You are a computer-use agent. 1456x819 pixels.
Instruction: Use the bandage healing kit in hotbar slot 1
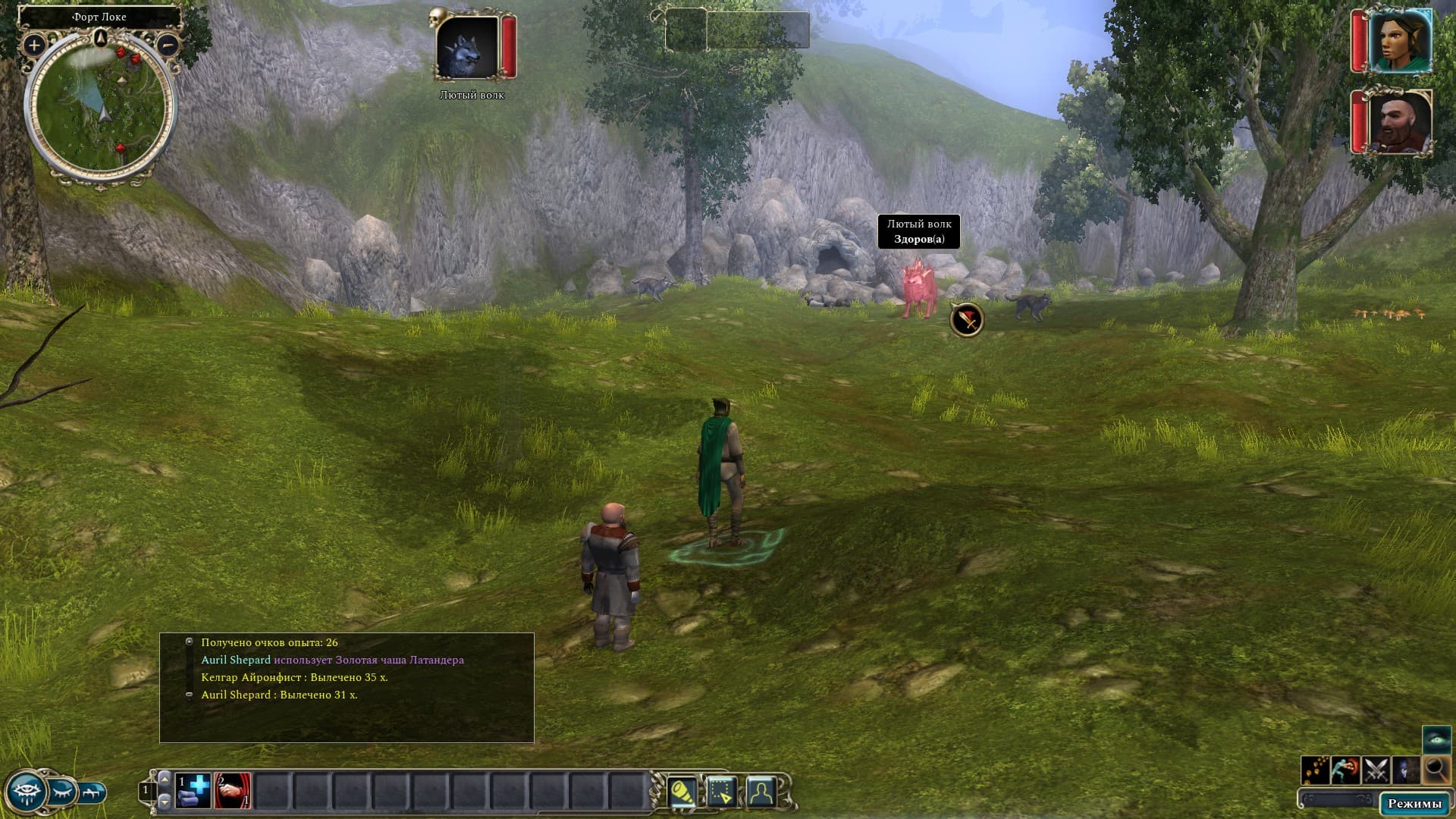click(x=193, y=791)
